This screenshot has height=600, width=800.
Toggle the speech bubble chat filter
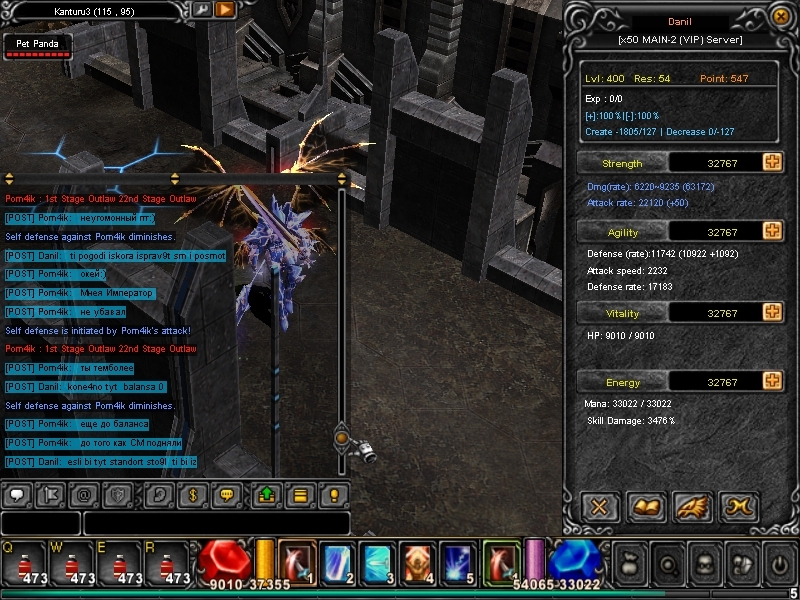(x=17, y=494)
